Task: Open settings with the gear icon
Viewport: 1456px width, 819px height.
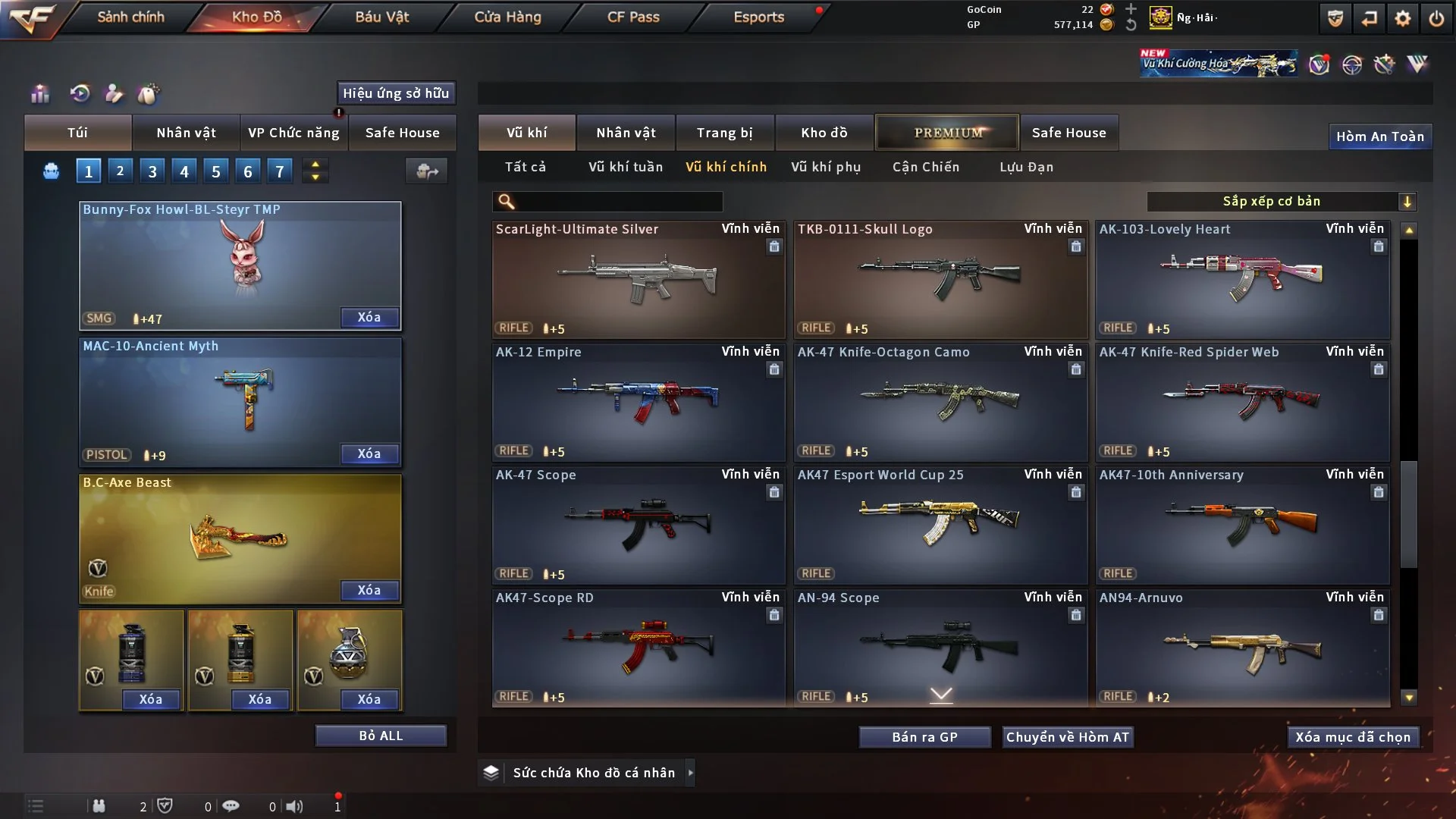Action: [x=1402, y=18]
